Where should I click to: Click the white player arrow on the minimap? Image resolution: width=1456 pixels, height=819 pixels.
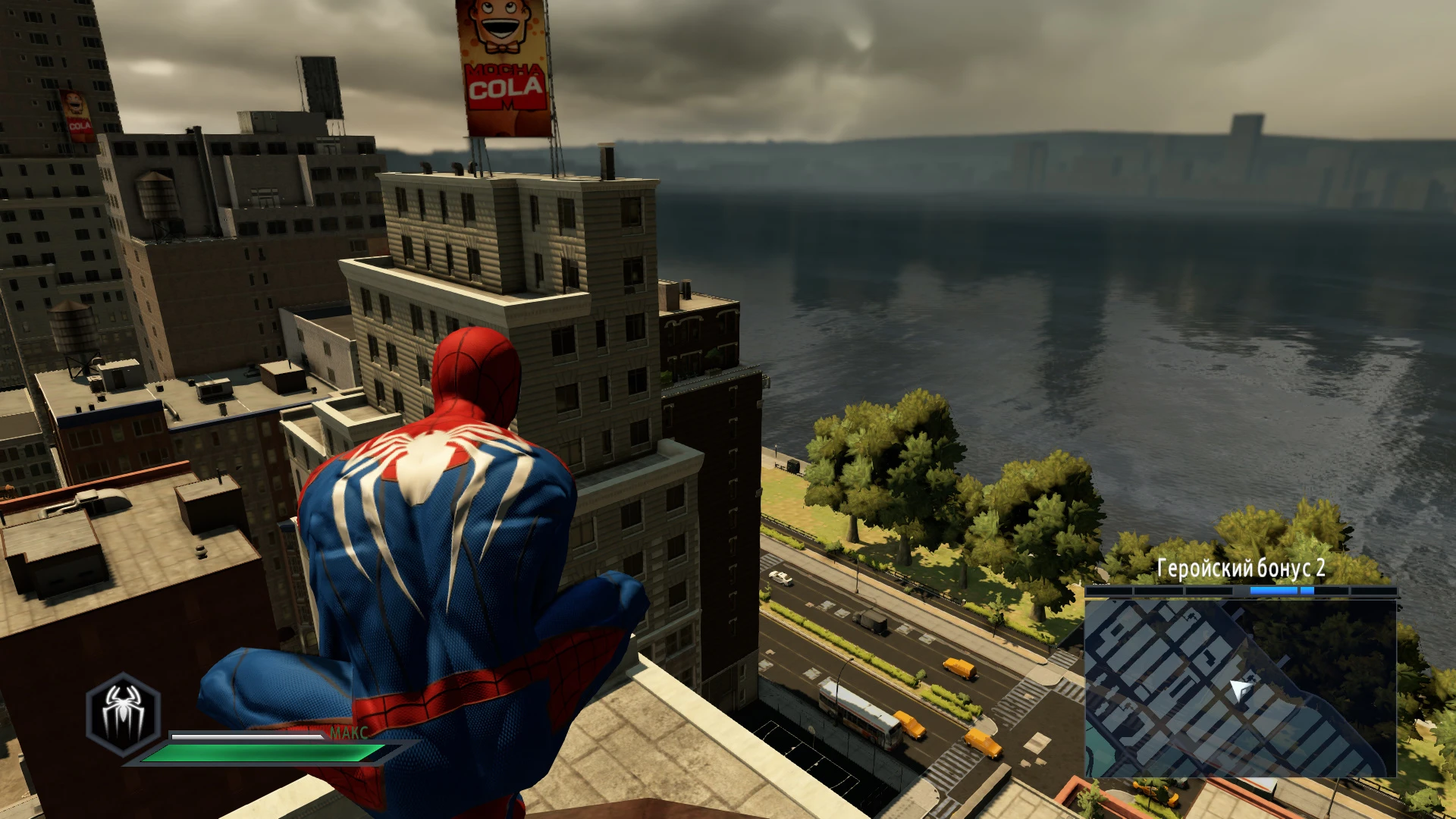point(1241,691)
